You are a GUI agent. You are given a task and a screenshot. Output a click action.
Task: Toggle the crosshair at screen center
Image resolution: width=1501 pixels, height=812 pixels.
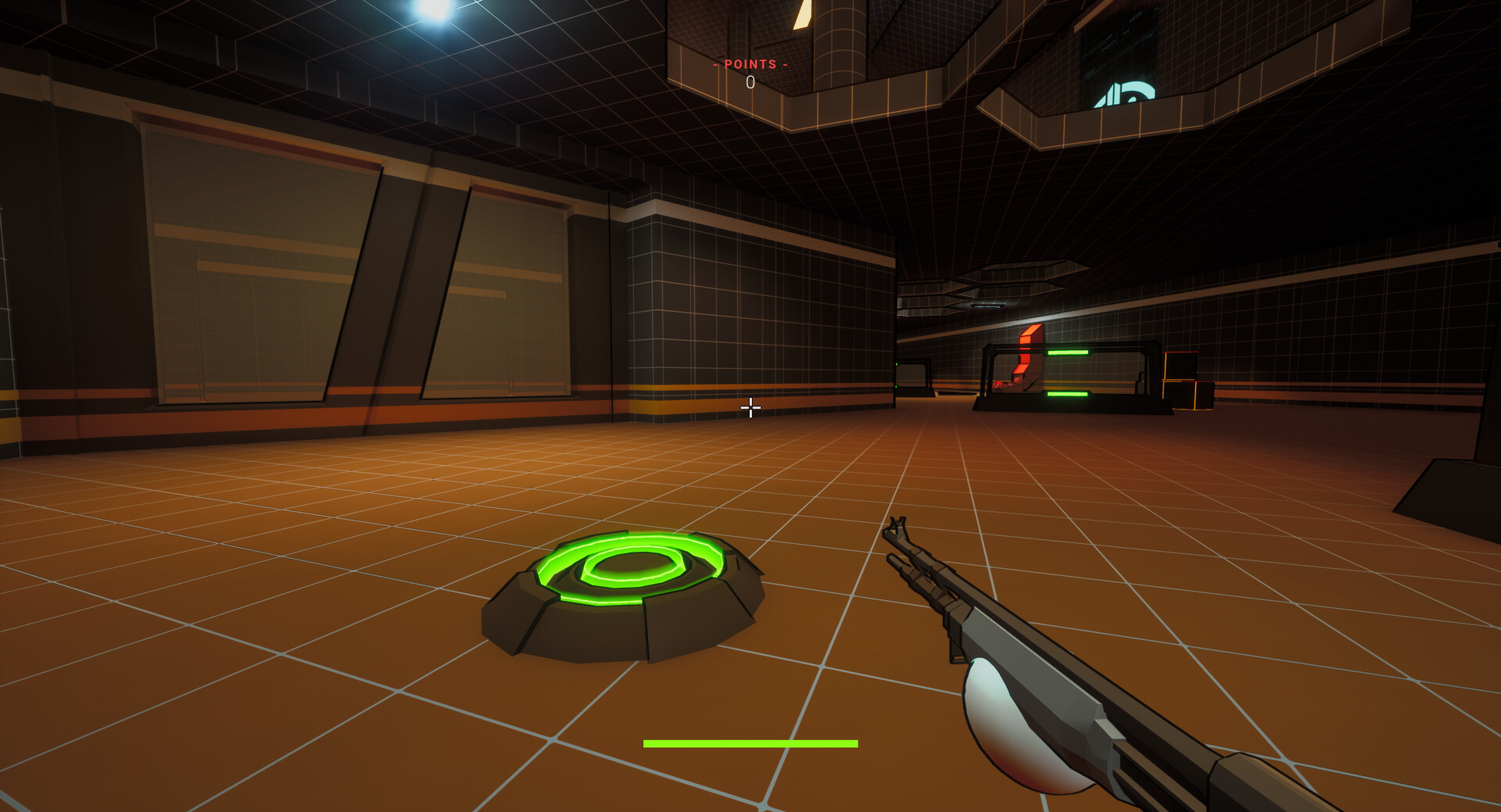click(x=750, y=408)
